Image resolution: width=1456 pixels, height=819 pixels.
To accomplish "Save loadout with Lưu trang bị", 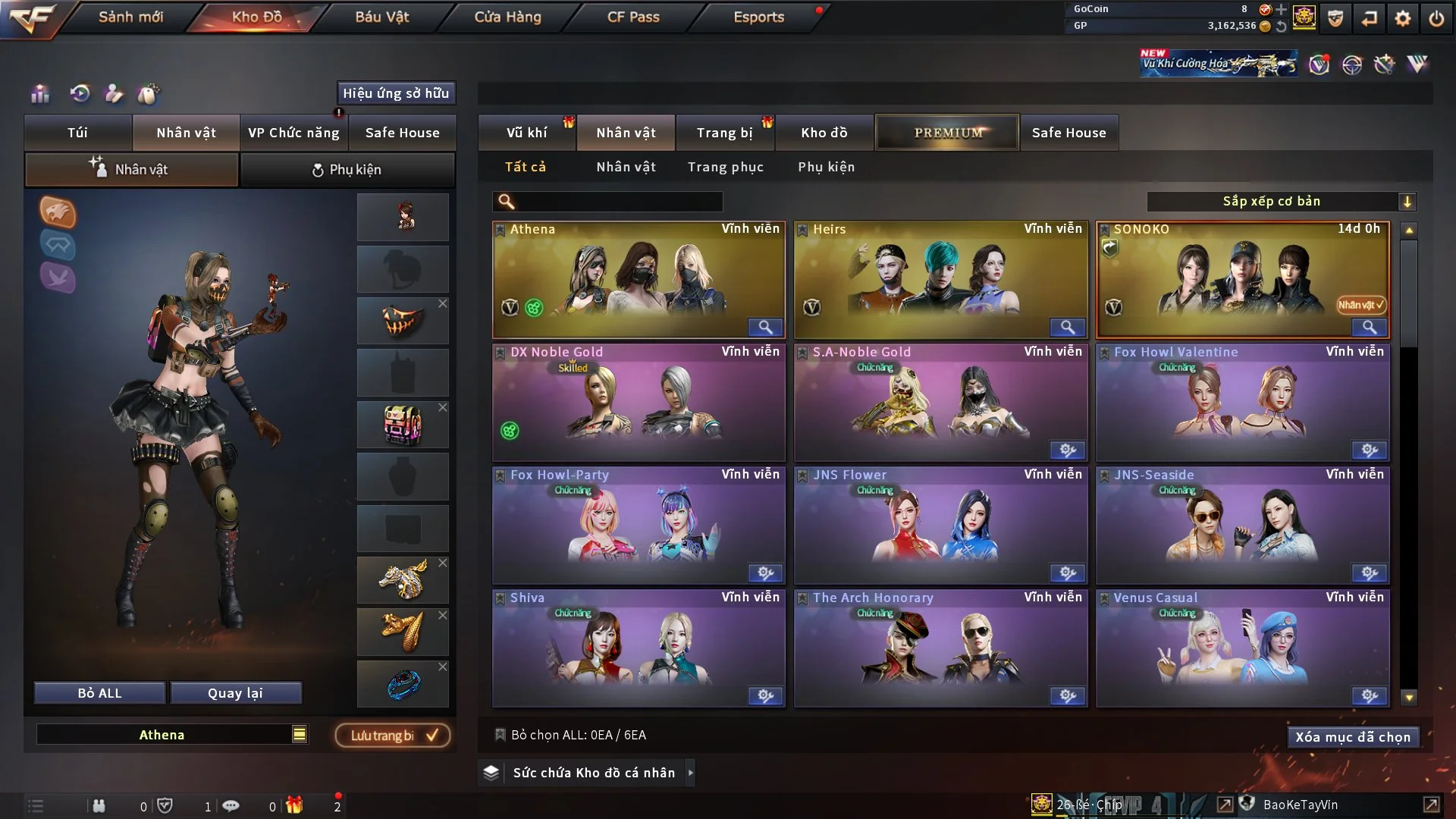I will point(393,736).
